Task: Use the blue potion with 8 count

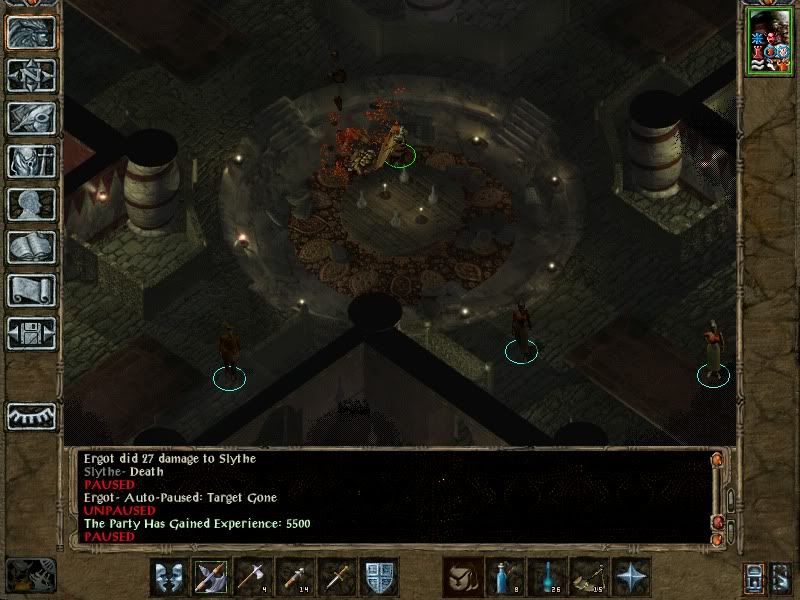Action: point(505,577)
